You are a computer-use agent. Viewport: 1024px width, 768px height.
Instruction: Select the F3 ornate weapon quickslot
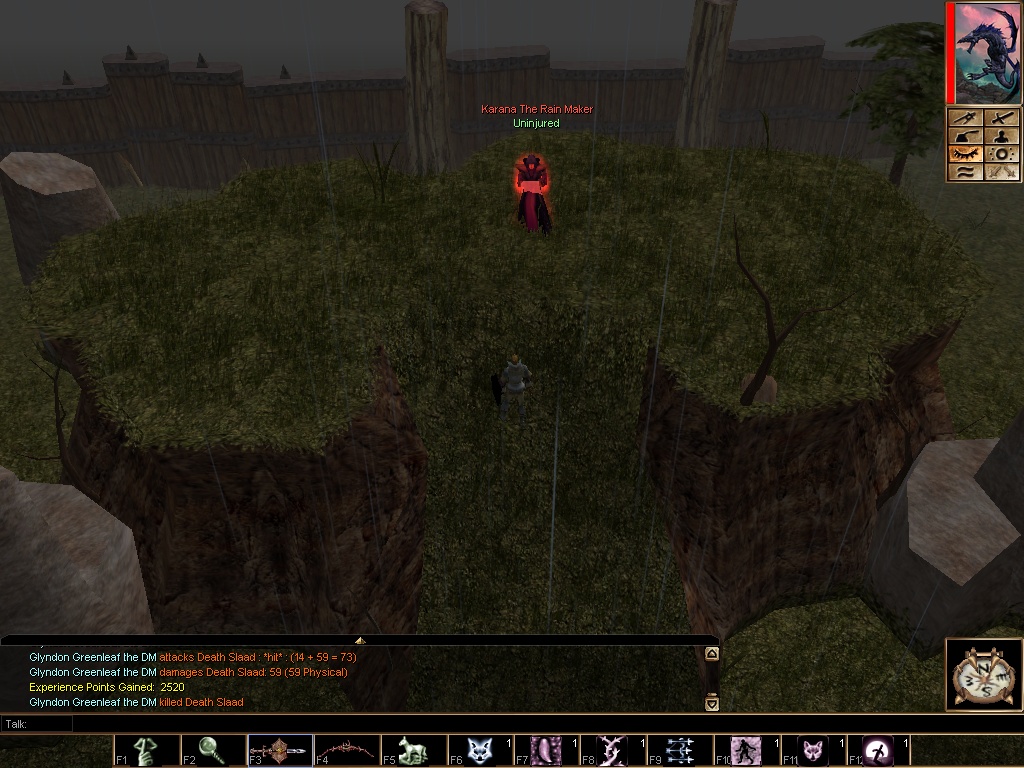[x=279, y=751]
